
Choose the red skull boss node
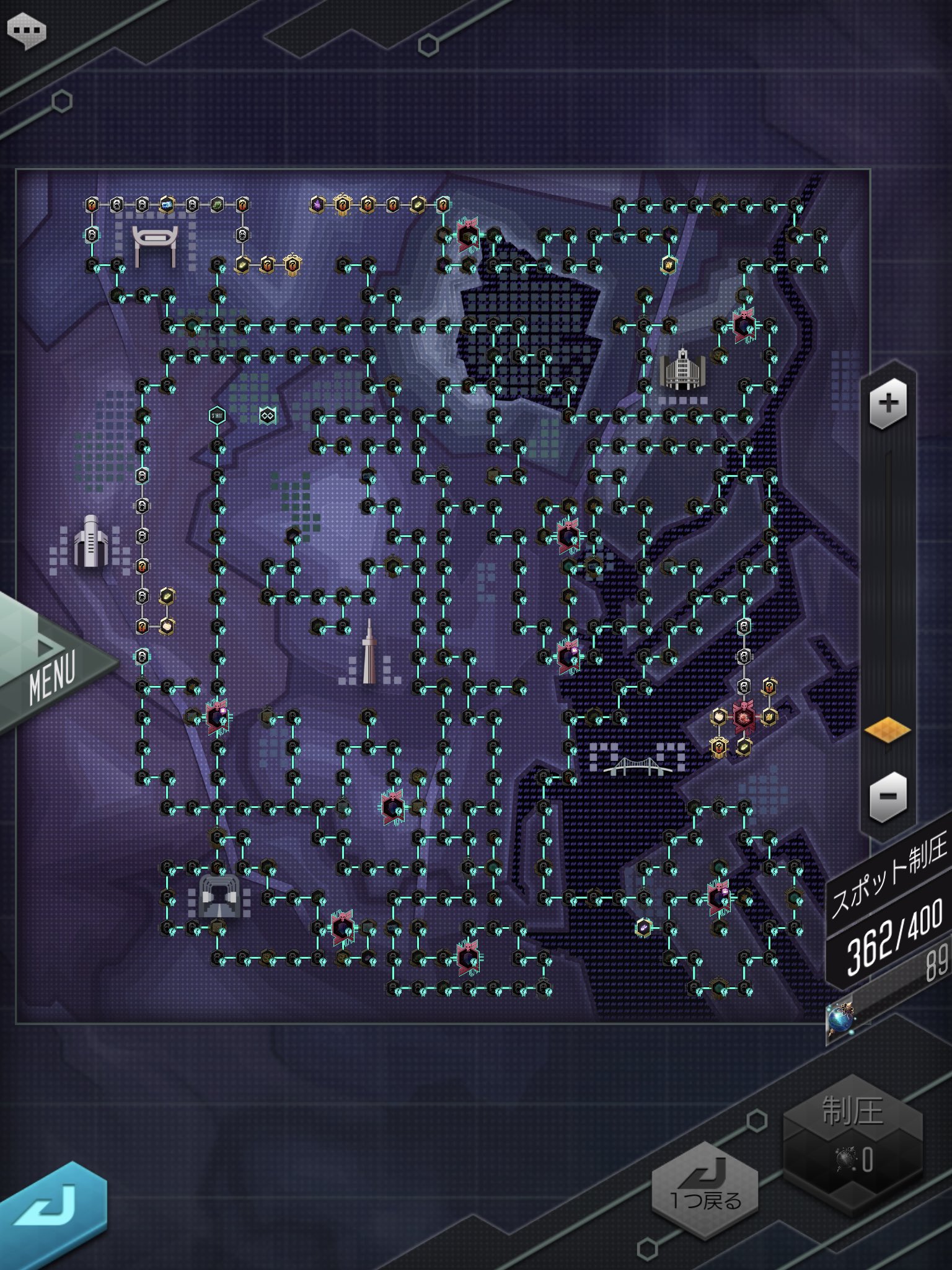pyautogui.click(x=743, y=717)
